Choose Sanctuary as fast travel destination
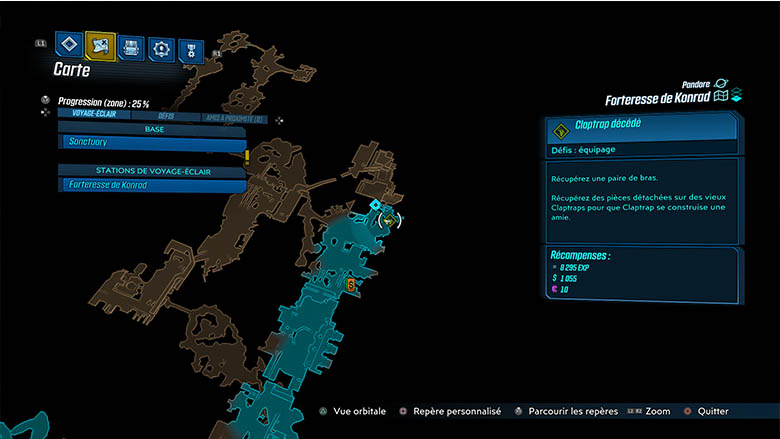The height and width of the screenshot is (439, 780). [x=150, y=144]
